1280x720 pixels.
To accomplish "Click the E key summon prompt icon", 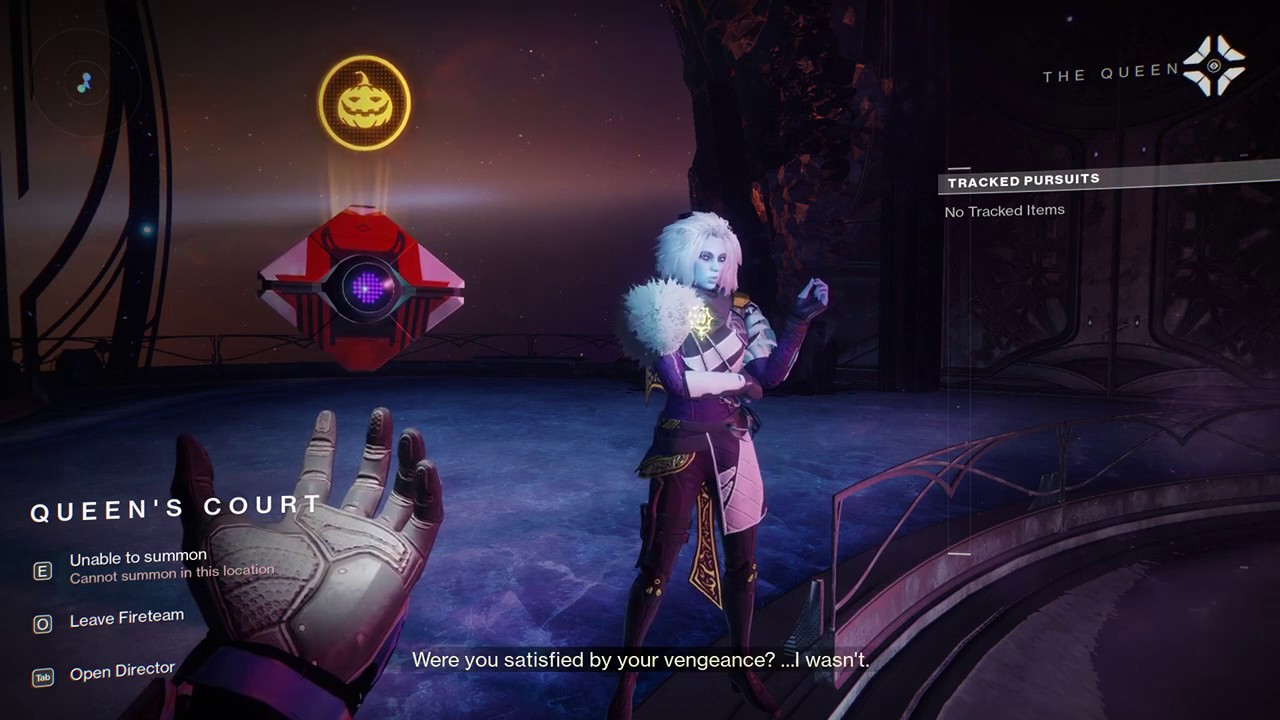I will pyautogui.click(x=42, y=571).
